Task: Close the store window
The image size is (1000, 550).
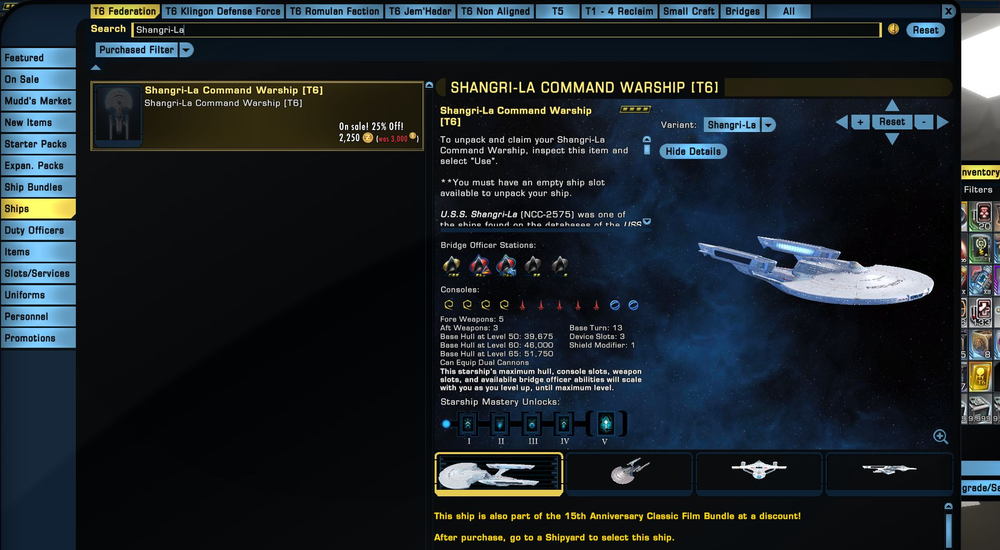Action: [x=948, y=11]
